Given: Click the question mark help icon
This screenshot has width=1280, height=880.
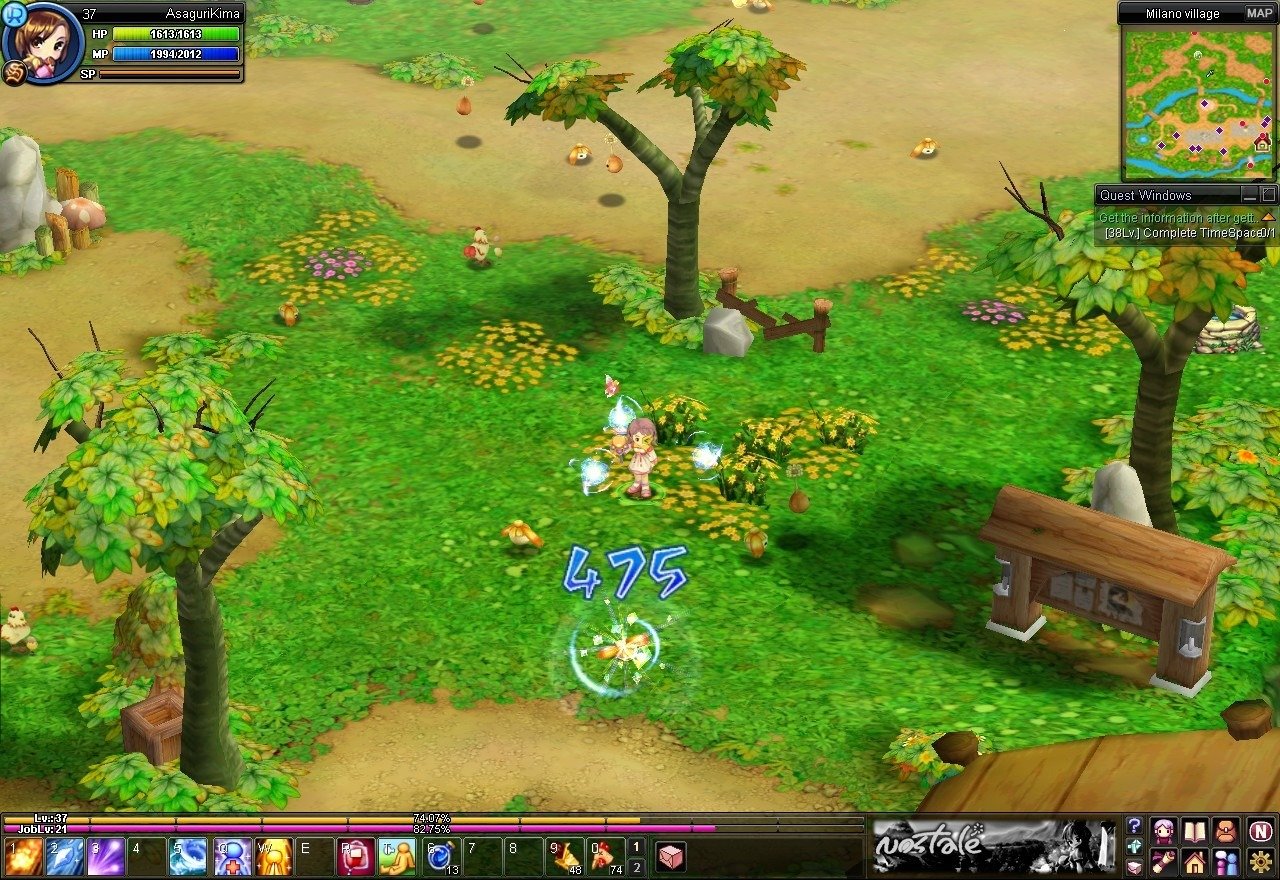Looking at the screenshot, I should tap(1134, 826).
